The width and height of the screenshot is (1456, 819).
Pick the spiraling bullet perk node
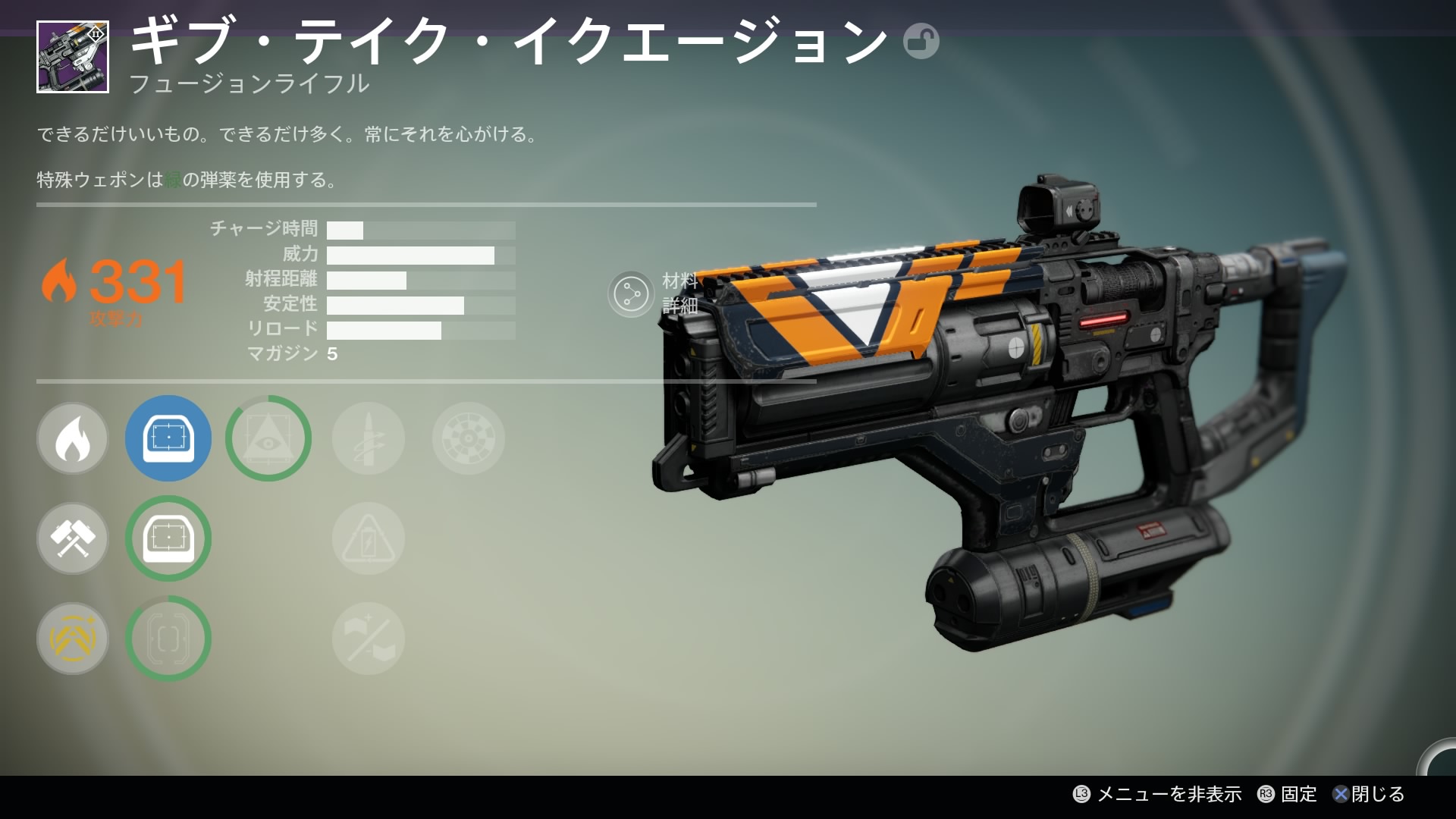(369, 438)
